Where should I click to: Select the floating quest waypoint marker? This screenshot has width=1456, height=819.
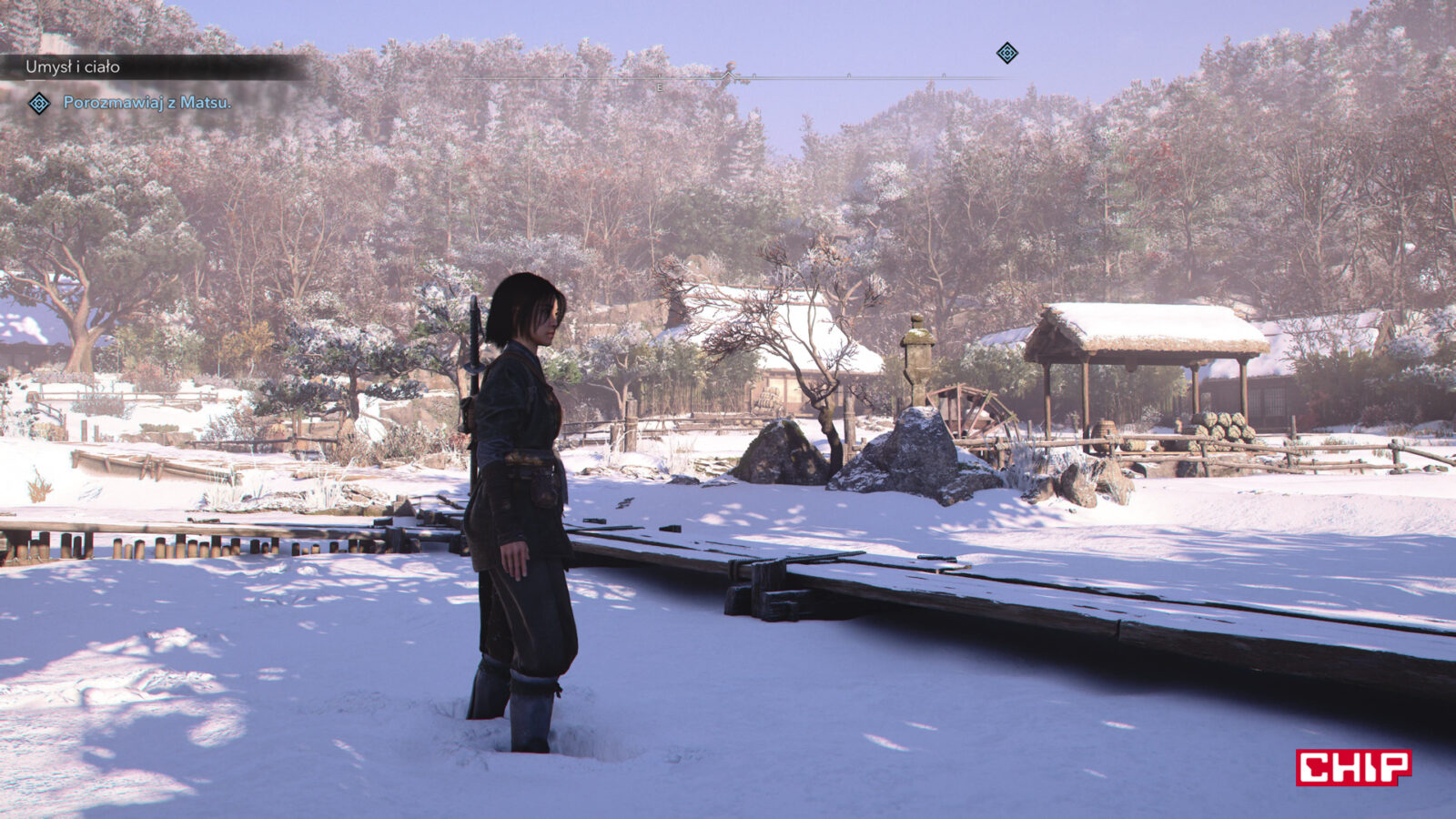point(1006,53)
